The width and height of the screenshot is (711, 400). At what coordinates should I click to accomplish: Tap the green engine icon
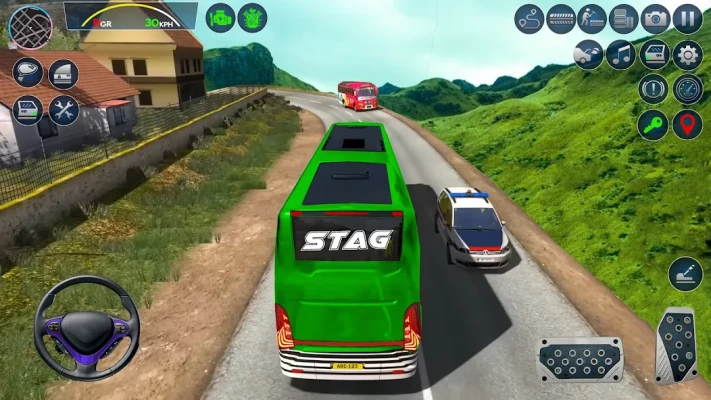click(x=220, y=18)
